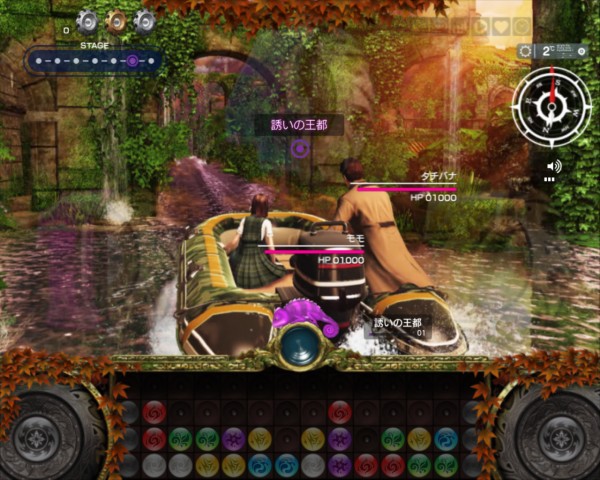Click the sun icon on the temperature widget
600x480 pixels.
click(525, 51)
